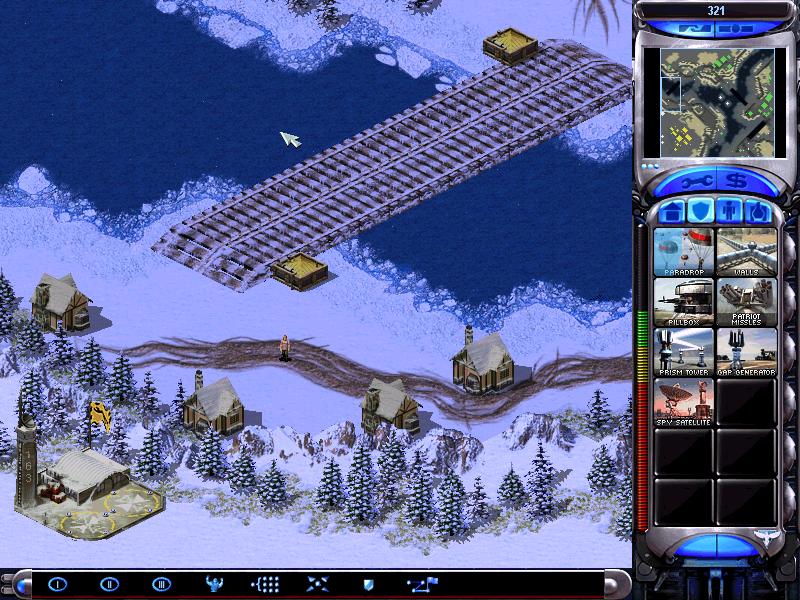Screen dimensions: 800x600
Task: Select the Patriot Missiles cameo
Action: click(x=745, y=302)
